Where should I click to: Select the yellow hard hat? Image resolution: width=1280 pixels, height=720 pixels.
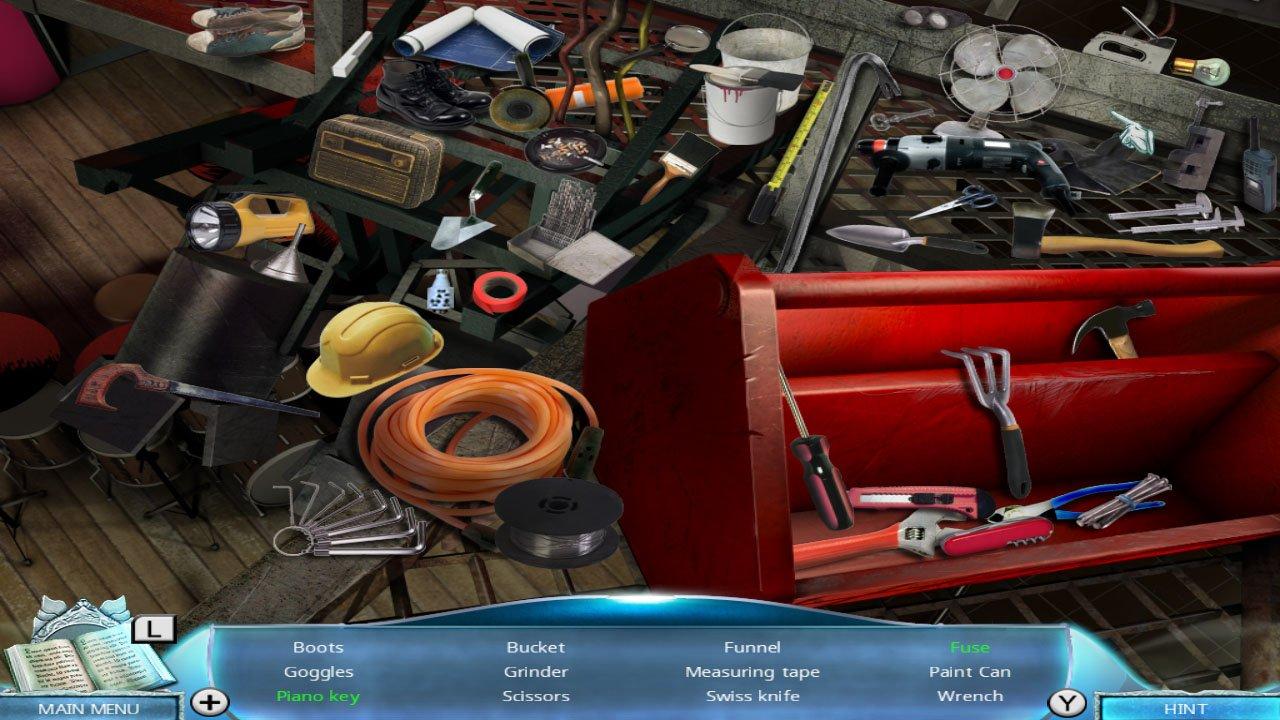coord(376,350)
